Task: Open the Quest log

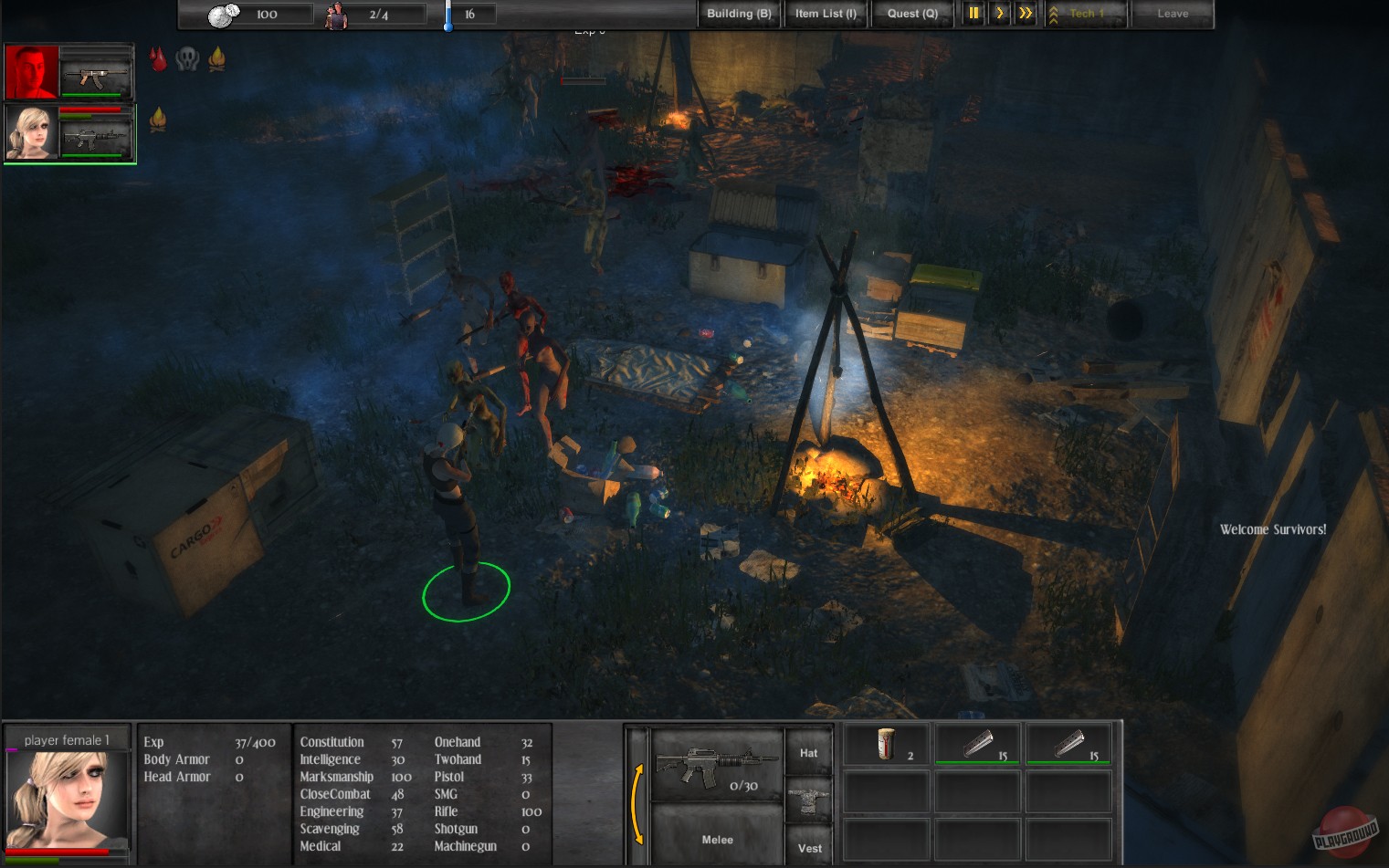Action: [x=911, y=14]
